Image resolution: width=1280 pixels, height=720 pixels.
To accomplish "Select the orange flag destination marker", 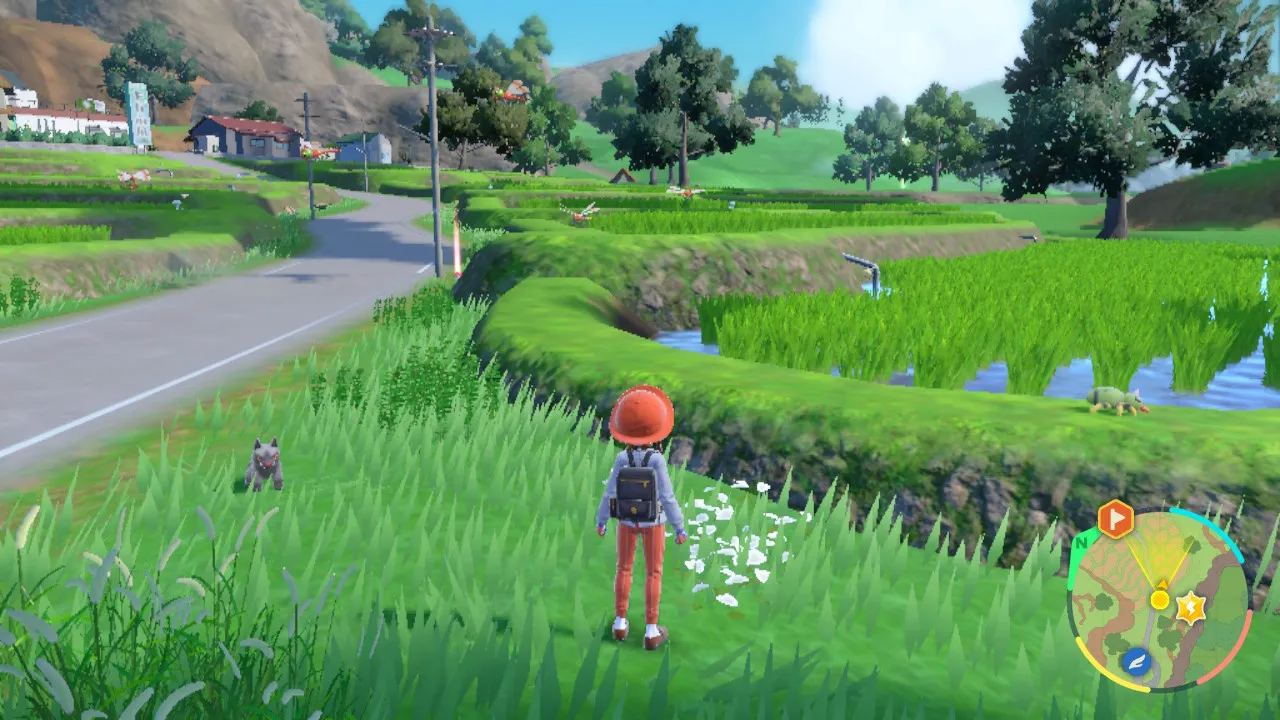I will point(1115,519).
